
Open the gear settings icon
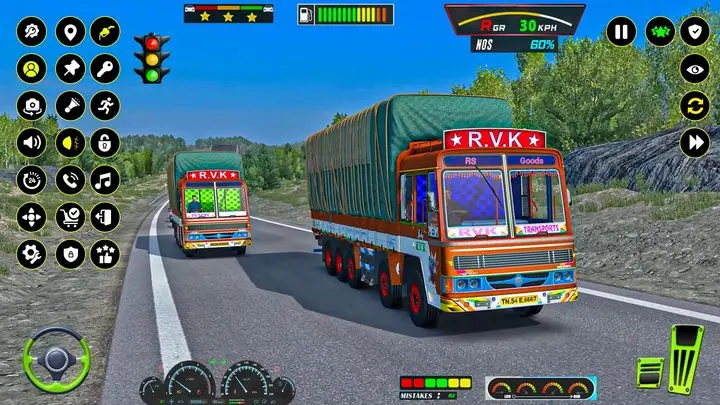tap(32, 254)
